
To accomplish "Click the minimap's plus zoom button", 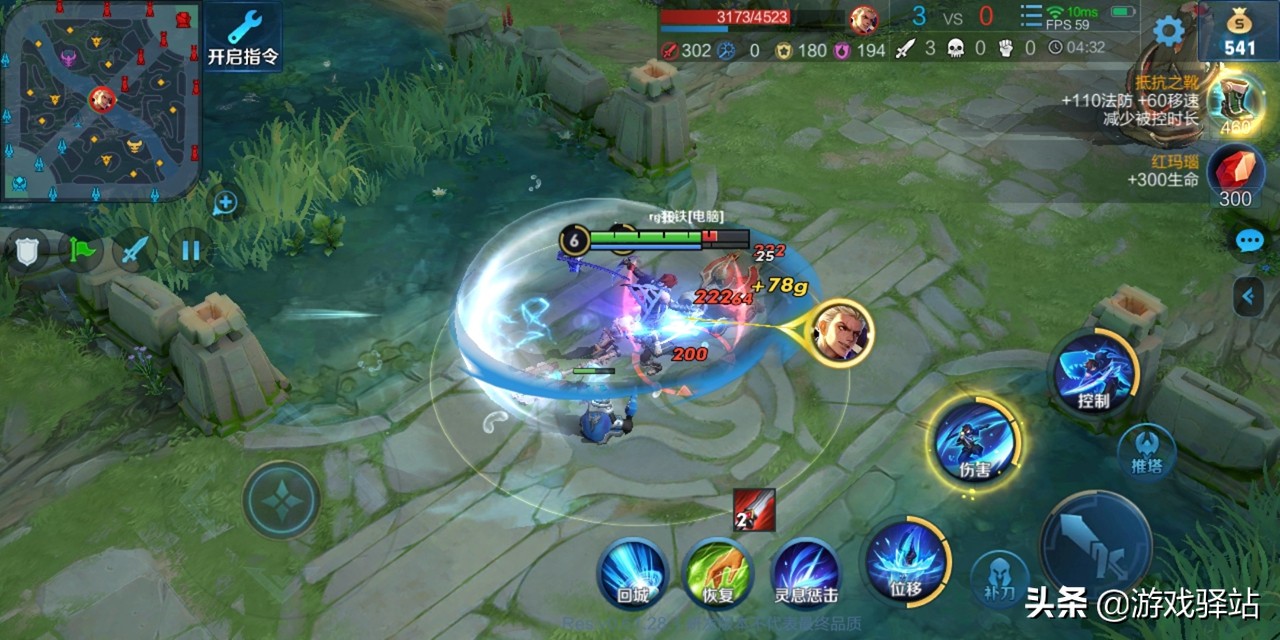I will coord(226,204).
